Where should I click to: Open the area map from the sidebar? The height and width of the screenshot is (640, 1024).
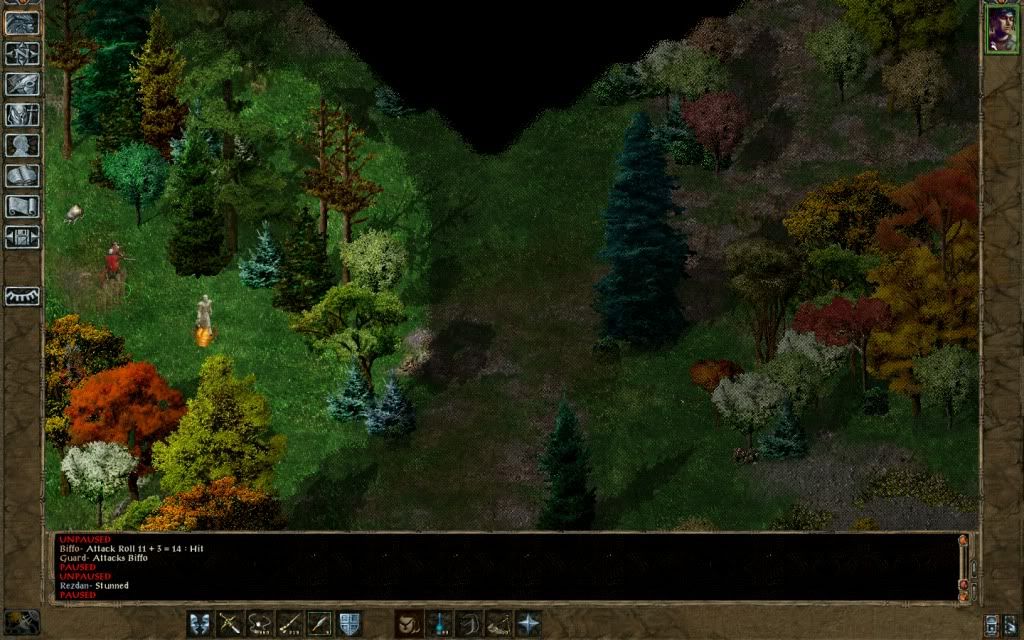point(22,54)
